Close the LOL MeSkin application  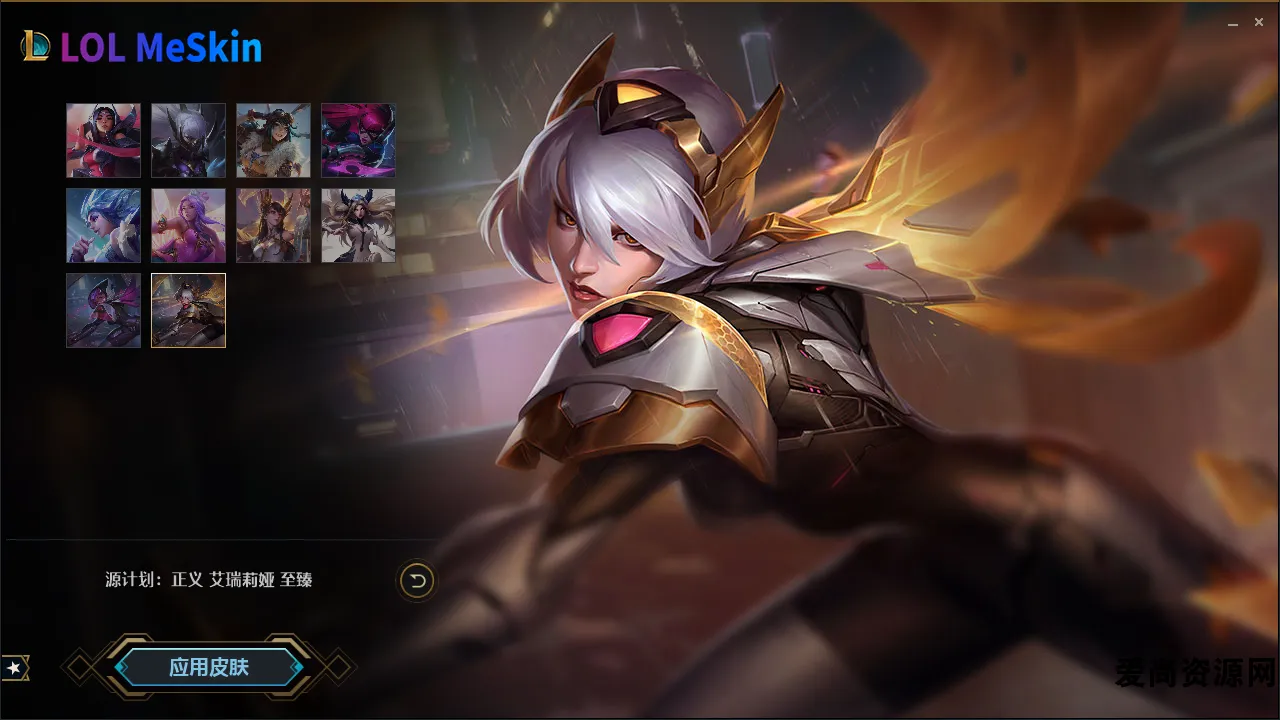pyautogui.click(x=1259, y=21)
